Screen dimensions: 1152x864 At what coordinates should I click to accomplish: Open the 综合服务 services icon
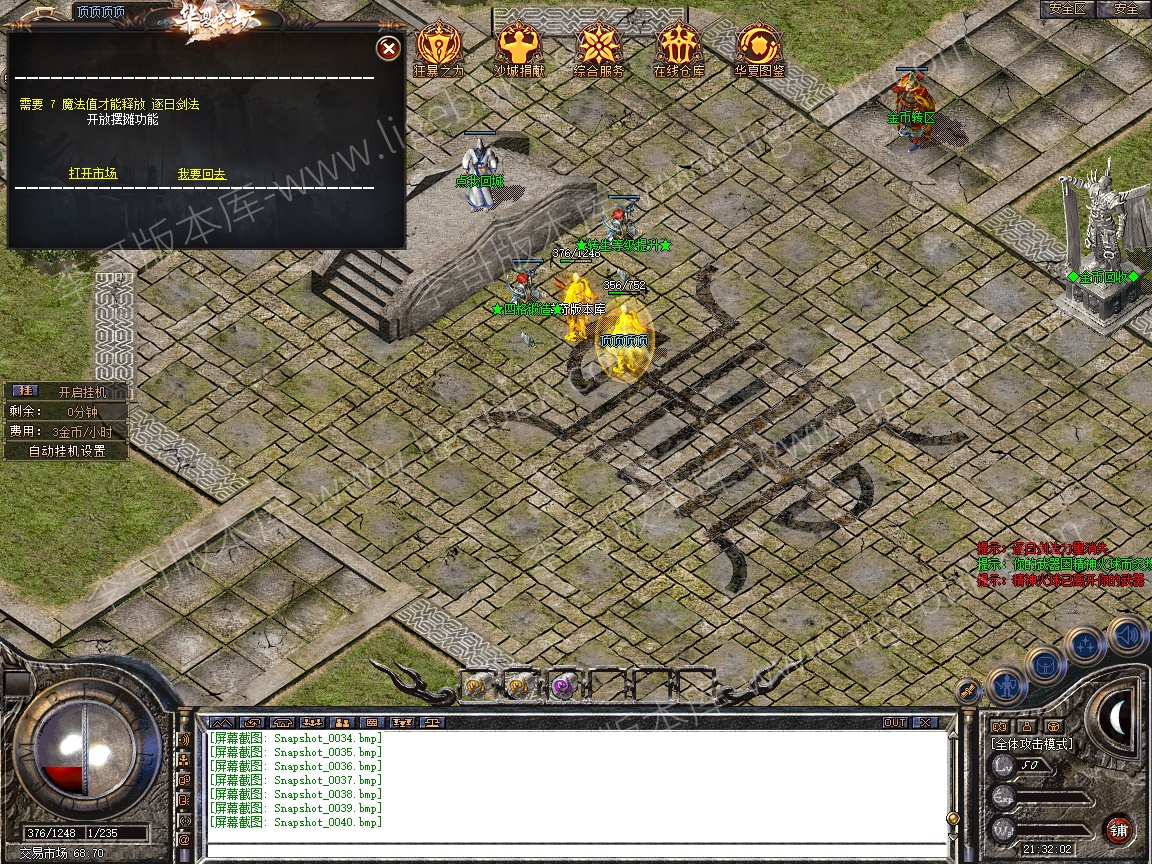click(x=599, y=46)
